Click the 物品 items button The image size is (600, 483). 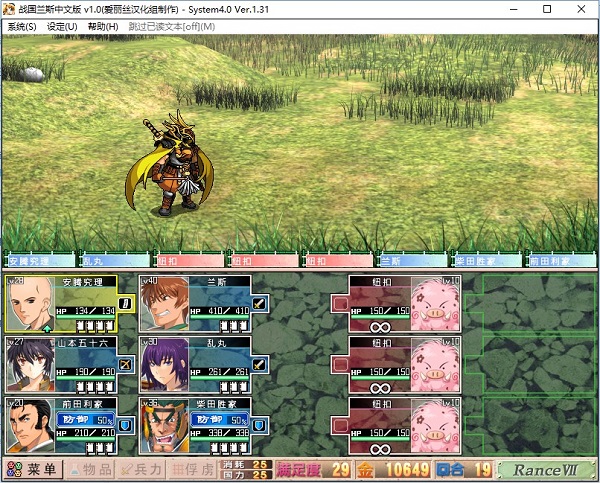pyautogui.click(x=89, y=470)
